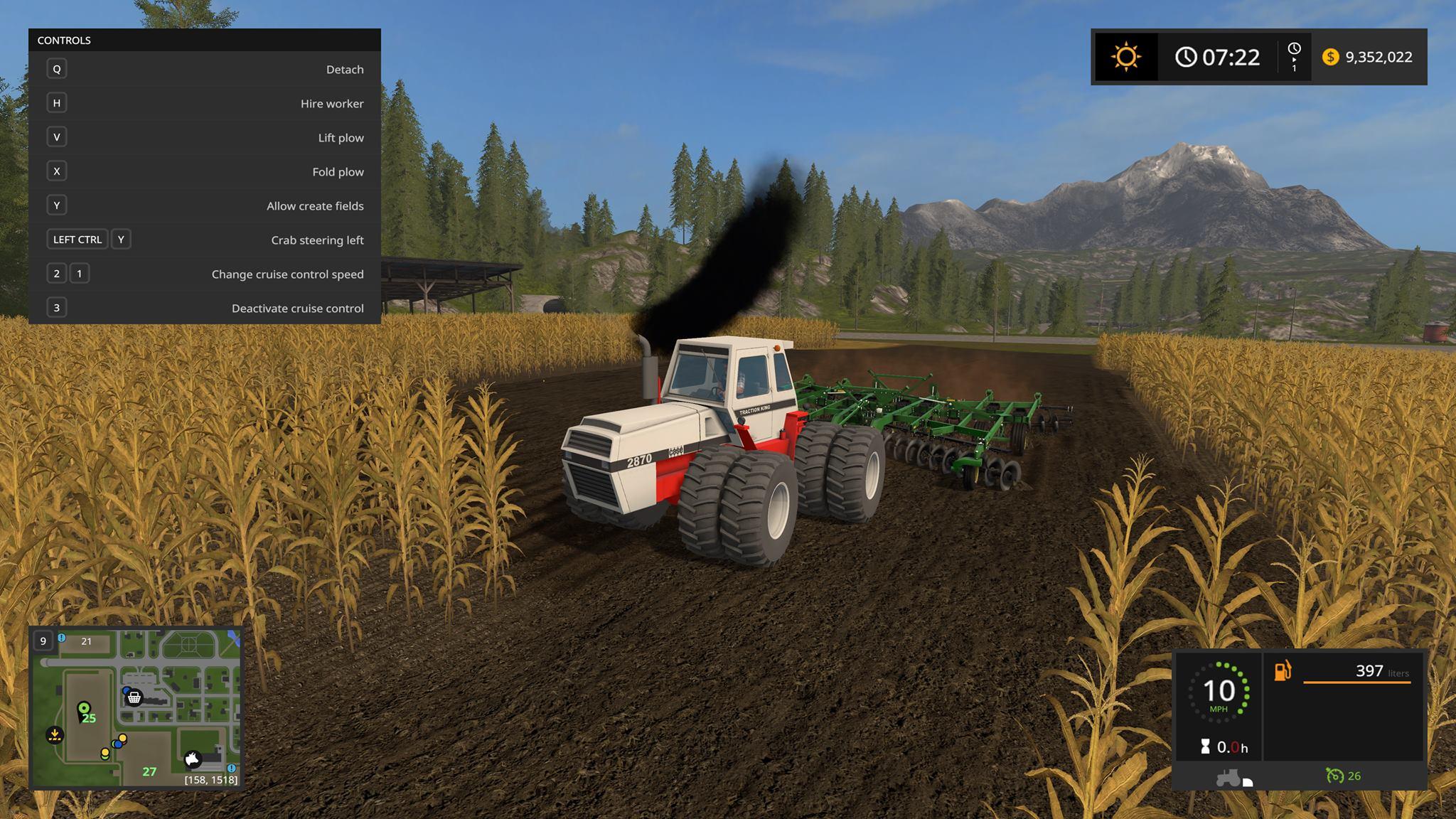Click field 27 label on the minimap
The width and height of the screenshot is (1456, 819).
[149, 771]
